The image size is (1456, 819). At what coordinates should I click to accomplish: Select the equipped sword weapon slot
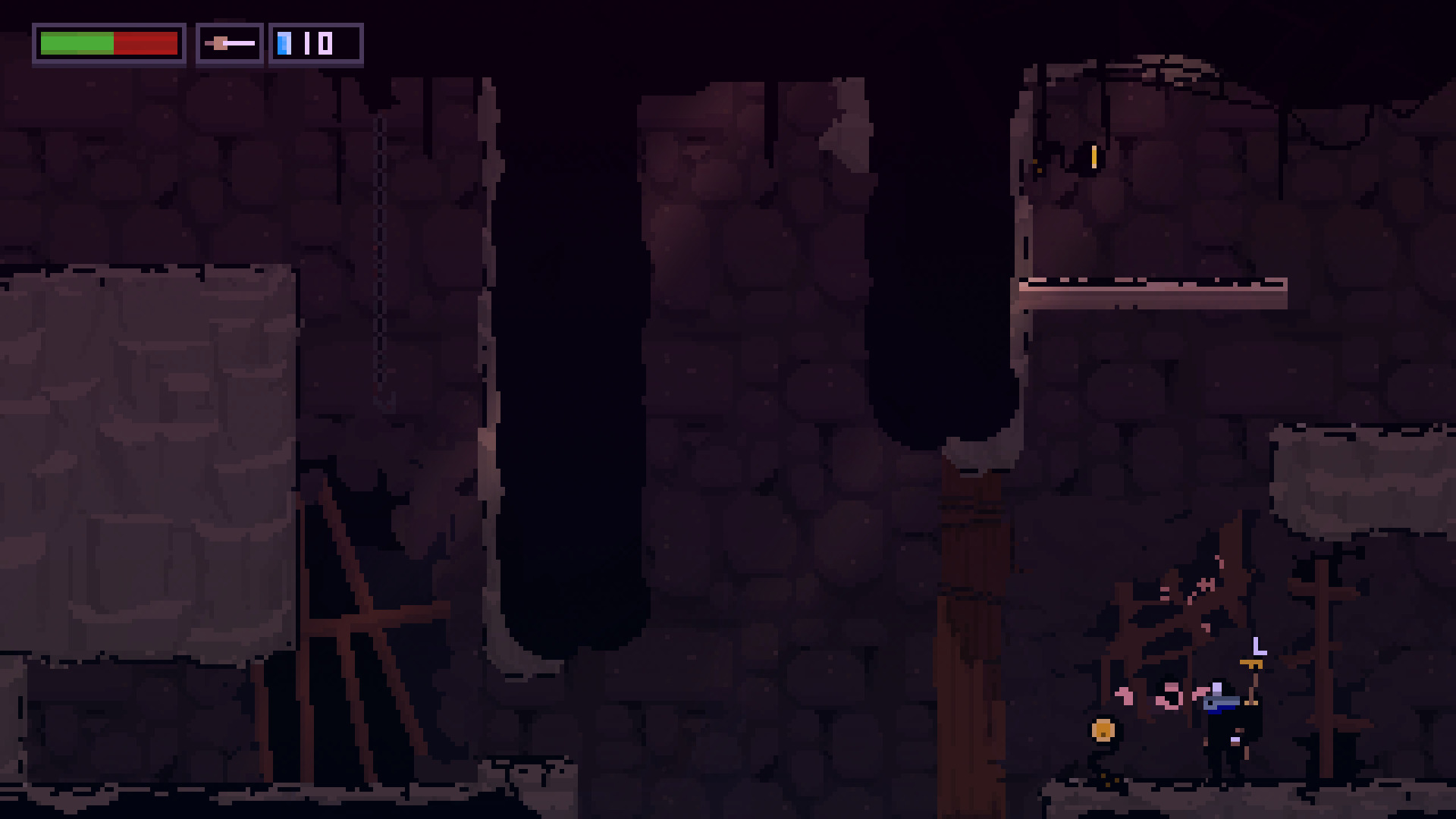(x=230, y=44)
